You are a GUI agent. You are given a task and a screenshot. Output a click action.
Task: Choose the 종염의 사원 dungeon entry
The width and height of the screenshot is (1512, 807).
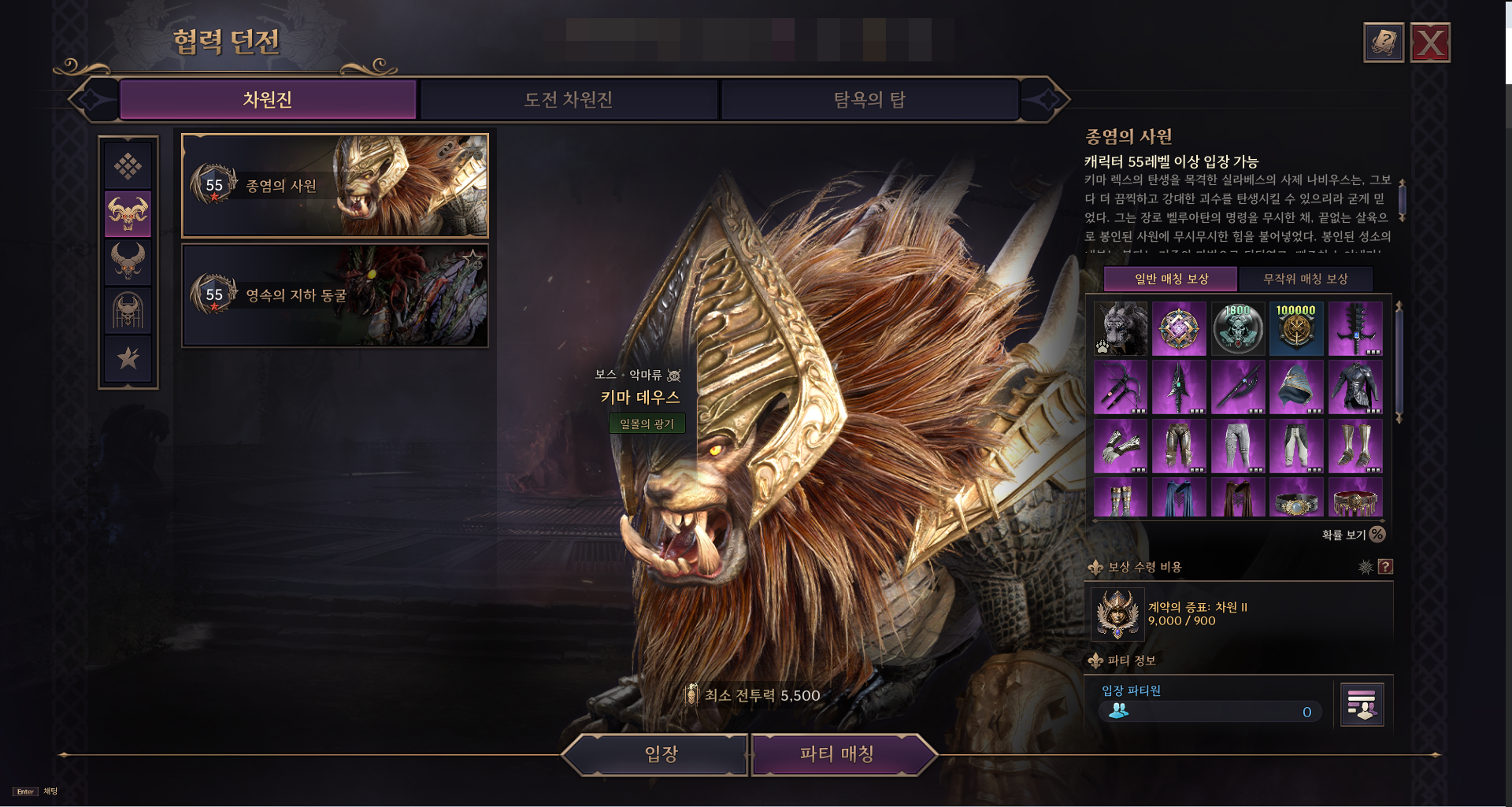tap(335, 186)
